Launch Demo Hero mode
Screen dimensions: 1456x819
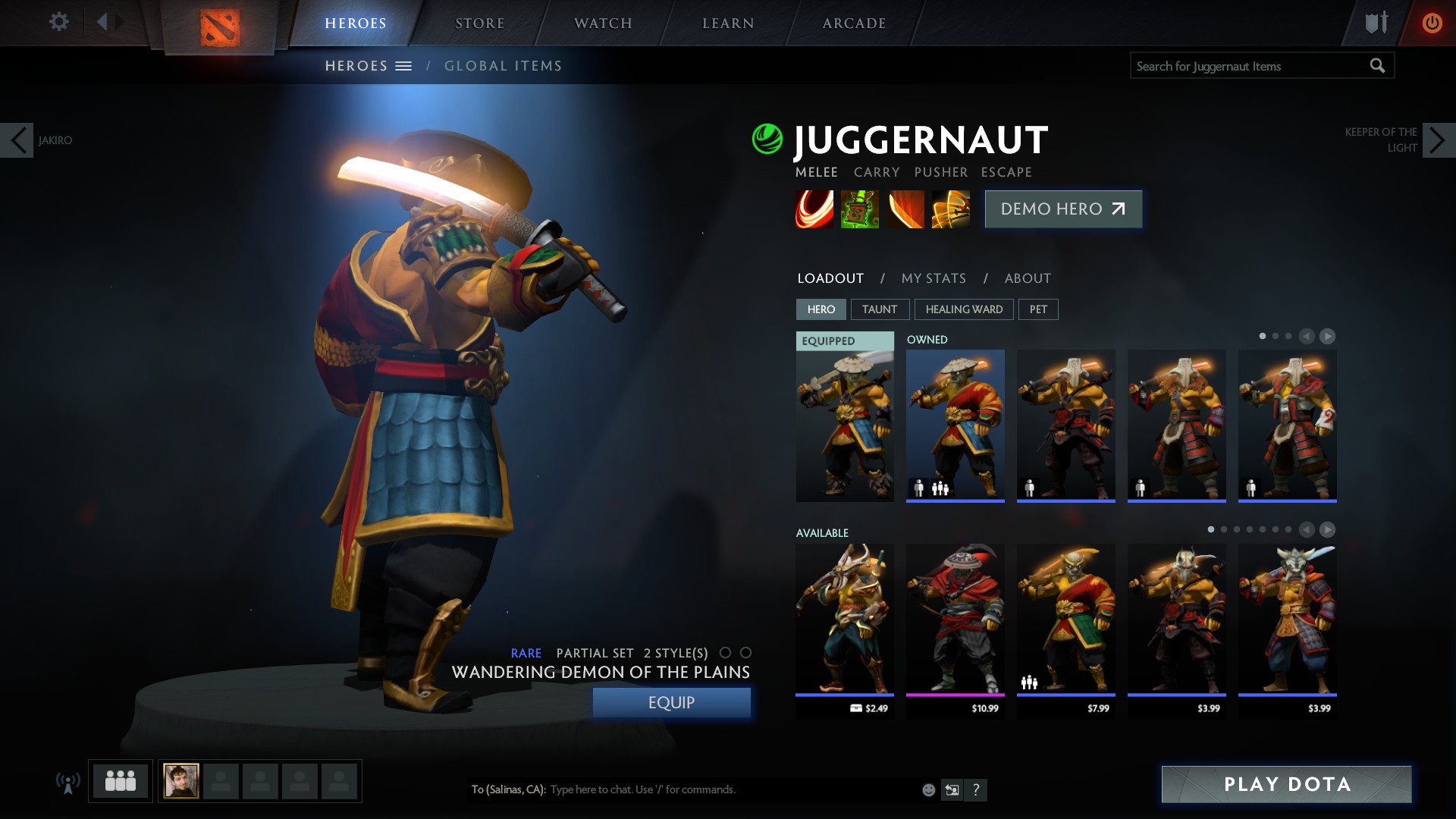coord(1063,209)
